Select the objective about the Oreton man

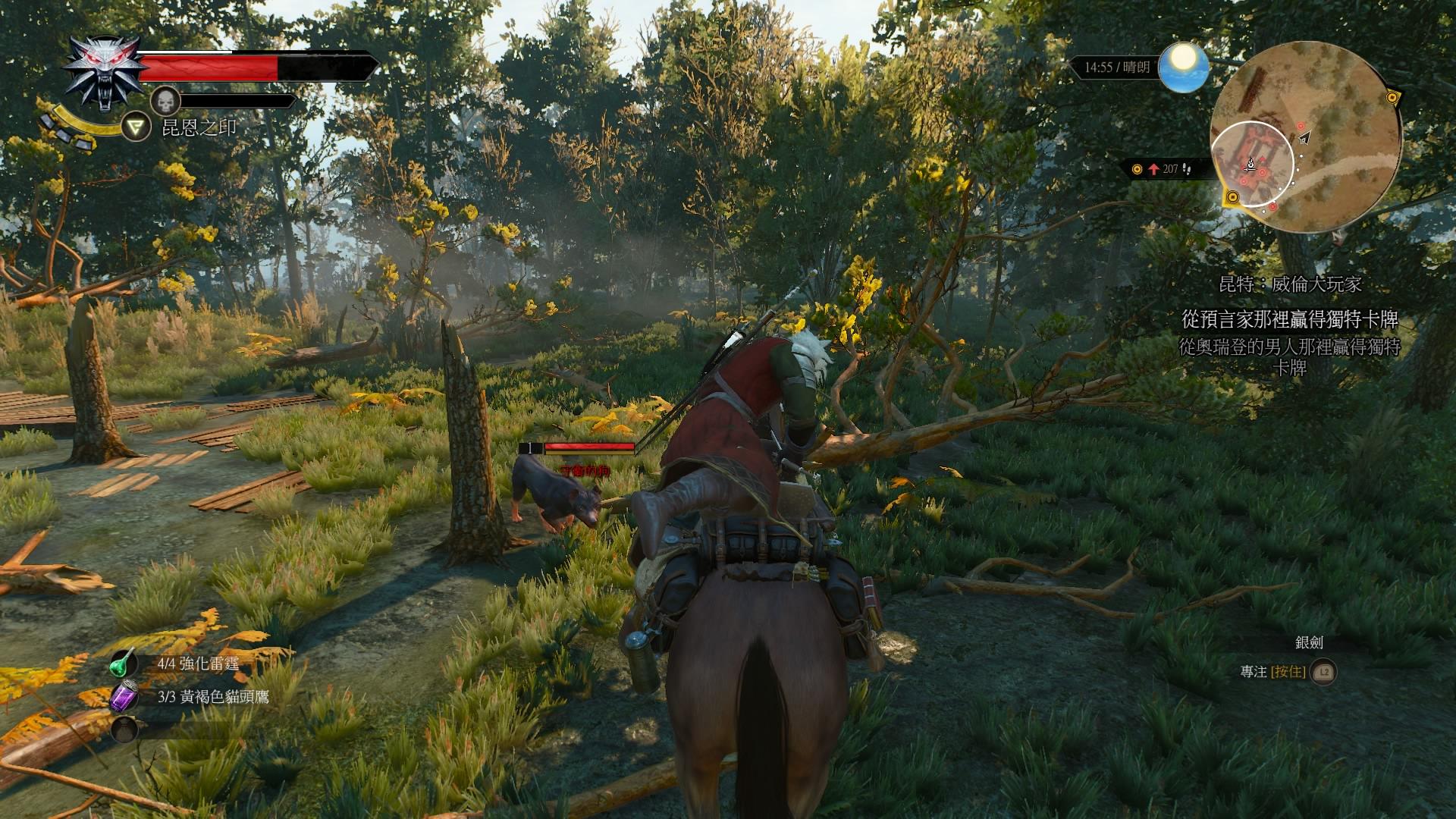click(x=1289, y=357)
